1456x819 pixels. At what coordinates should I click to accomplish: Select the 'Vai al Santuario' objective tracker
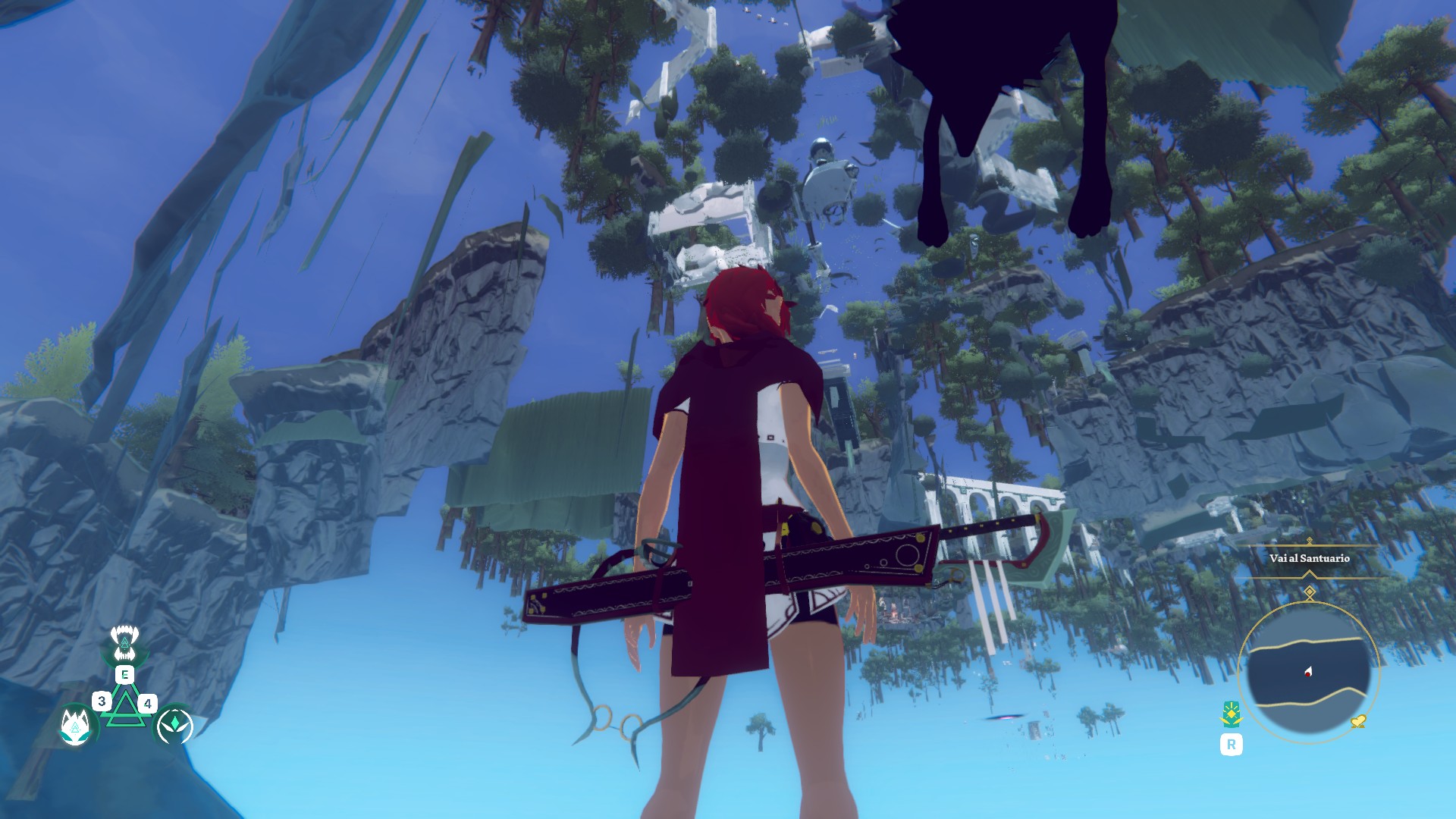tap(1310, 558)
